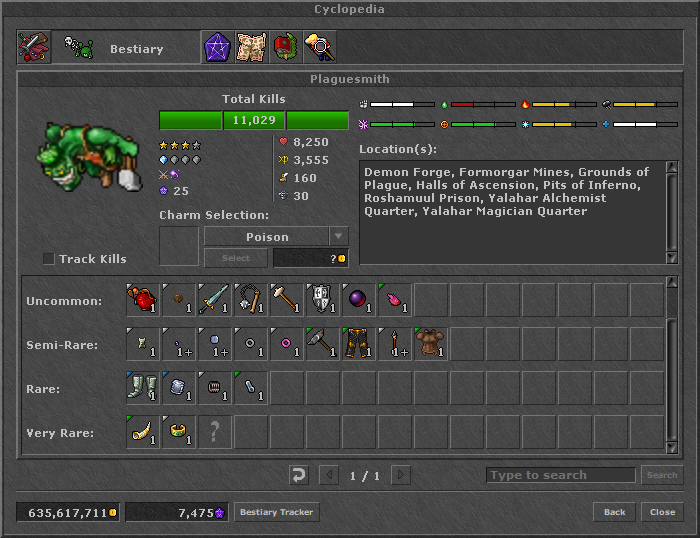Select the curved horn very rare item
This screenshot has height=538, width=700.
(143, 431)
